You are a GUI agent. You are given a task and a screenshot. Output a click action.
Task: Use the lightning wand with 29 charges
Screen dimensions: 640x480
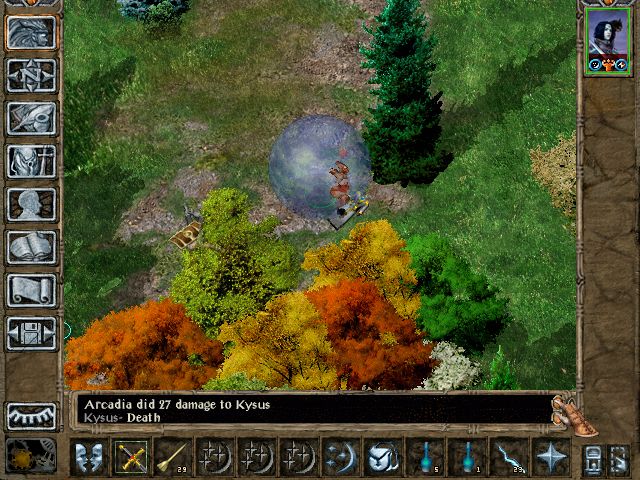coord(508,458)
